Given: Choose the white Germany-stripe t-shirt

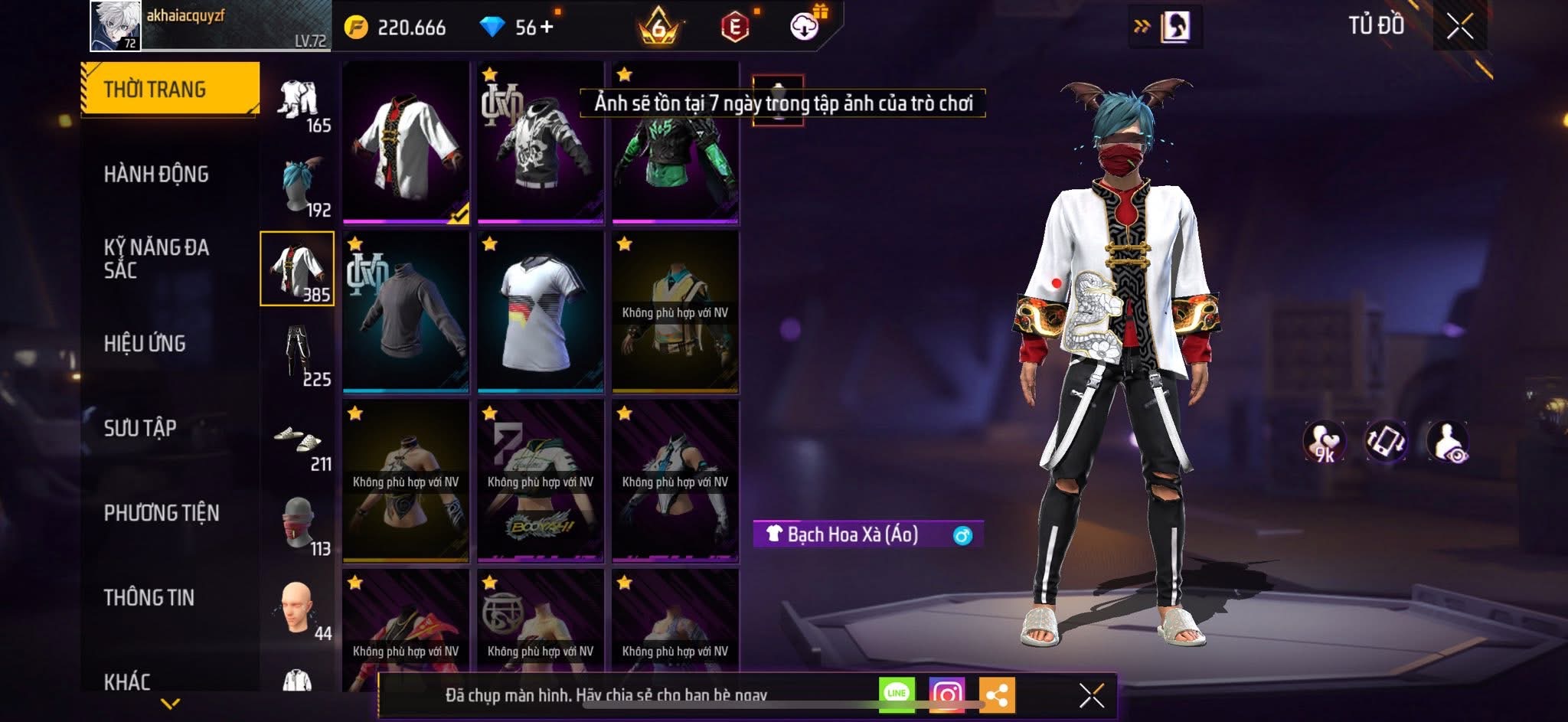Looking at the screenshot, I should pos(541,312).
